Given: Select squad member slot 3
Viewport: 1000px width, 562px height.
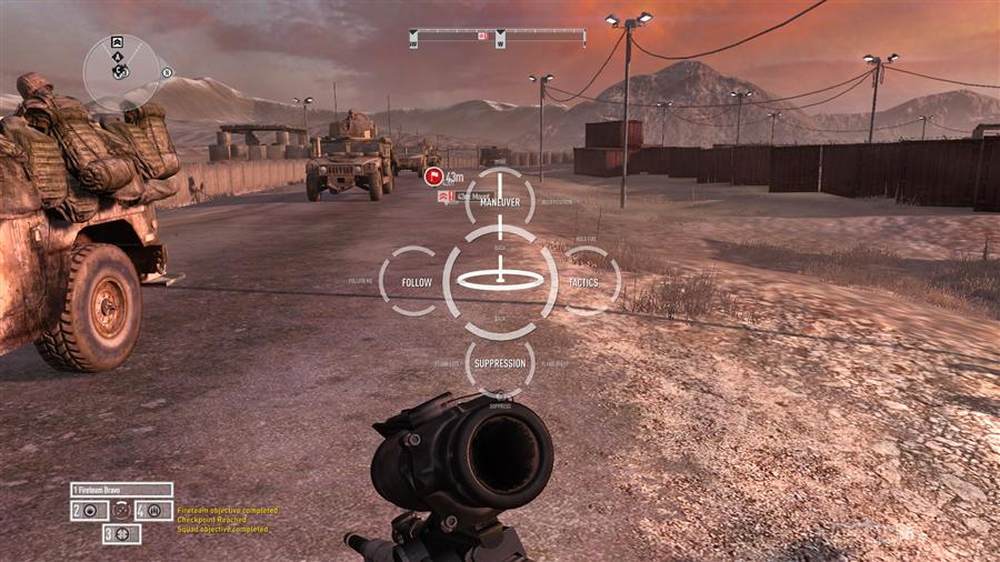Looking at the screenshot, I should click(121, 534).
